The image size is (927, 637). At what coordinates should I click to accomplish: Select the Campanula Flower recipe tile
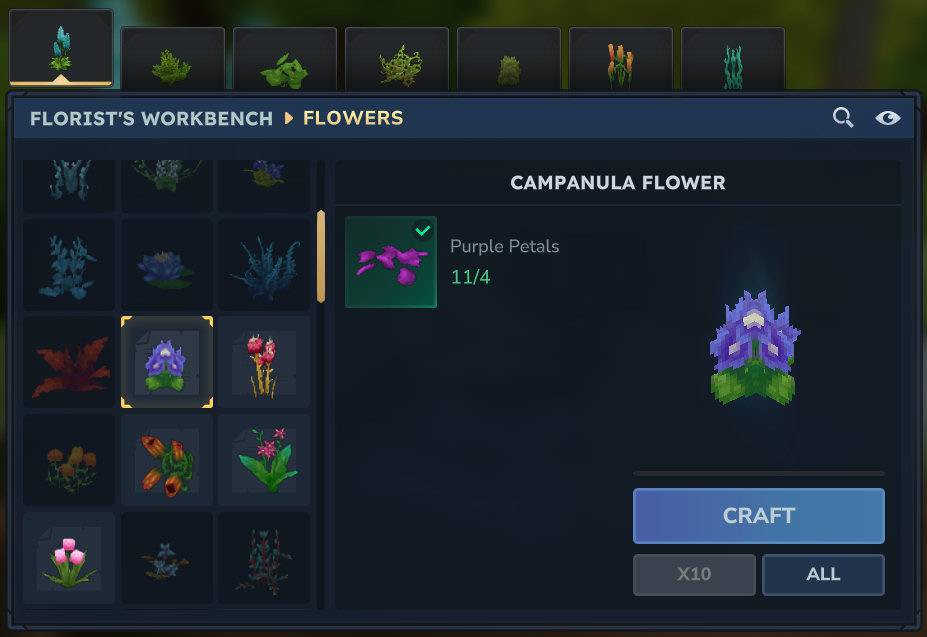(167, 362)
